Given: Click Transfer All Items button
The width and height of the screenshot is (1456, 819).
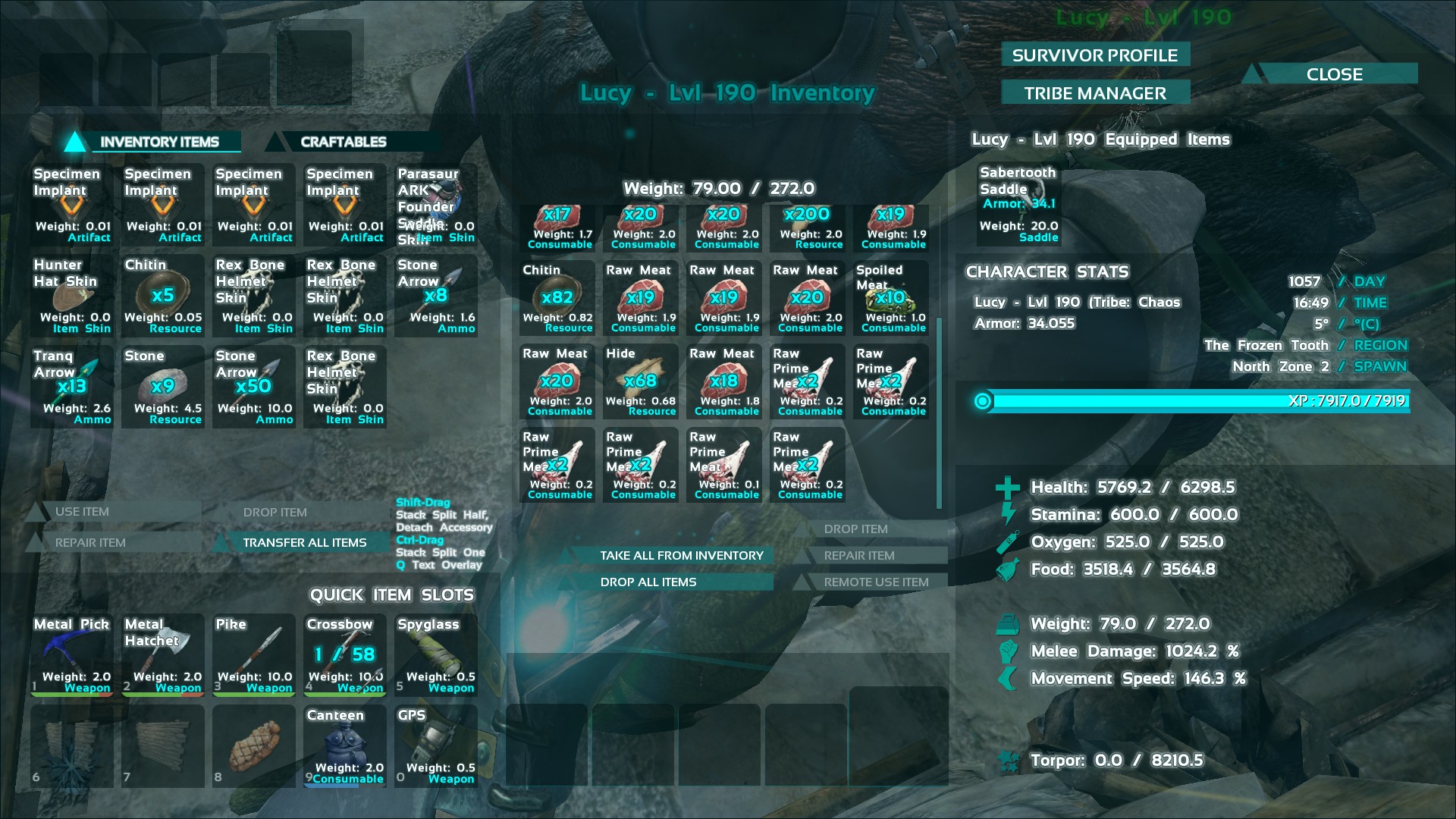Looking at the screenshot, I should [x=304, y=542].
